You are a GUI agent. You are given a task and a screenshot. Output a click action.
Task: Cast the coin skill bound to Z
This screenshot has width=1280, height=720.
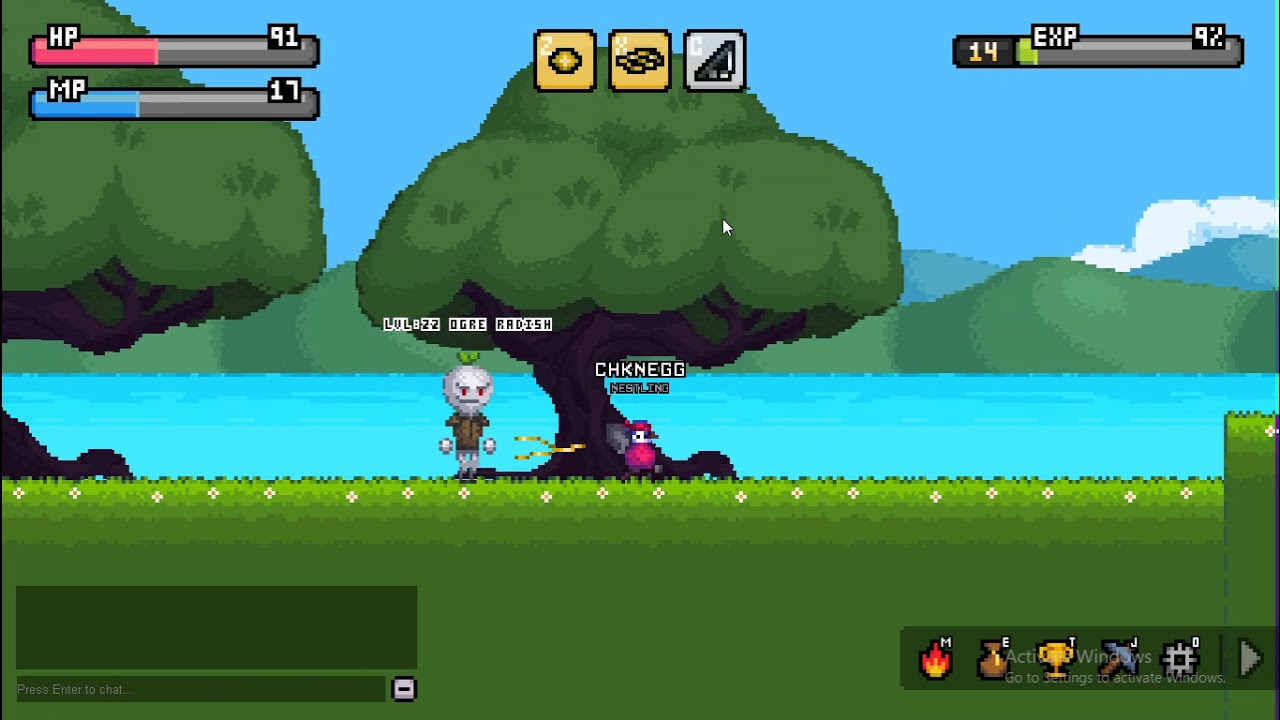click(x=565, y=61)
